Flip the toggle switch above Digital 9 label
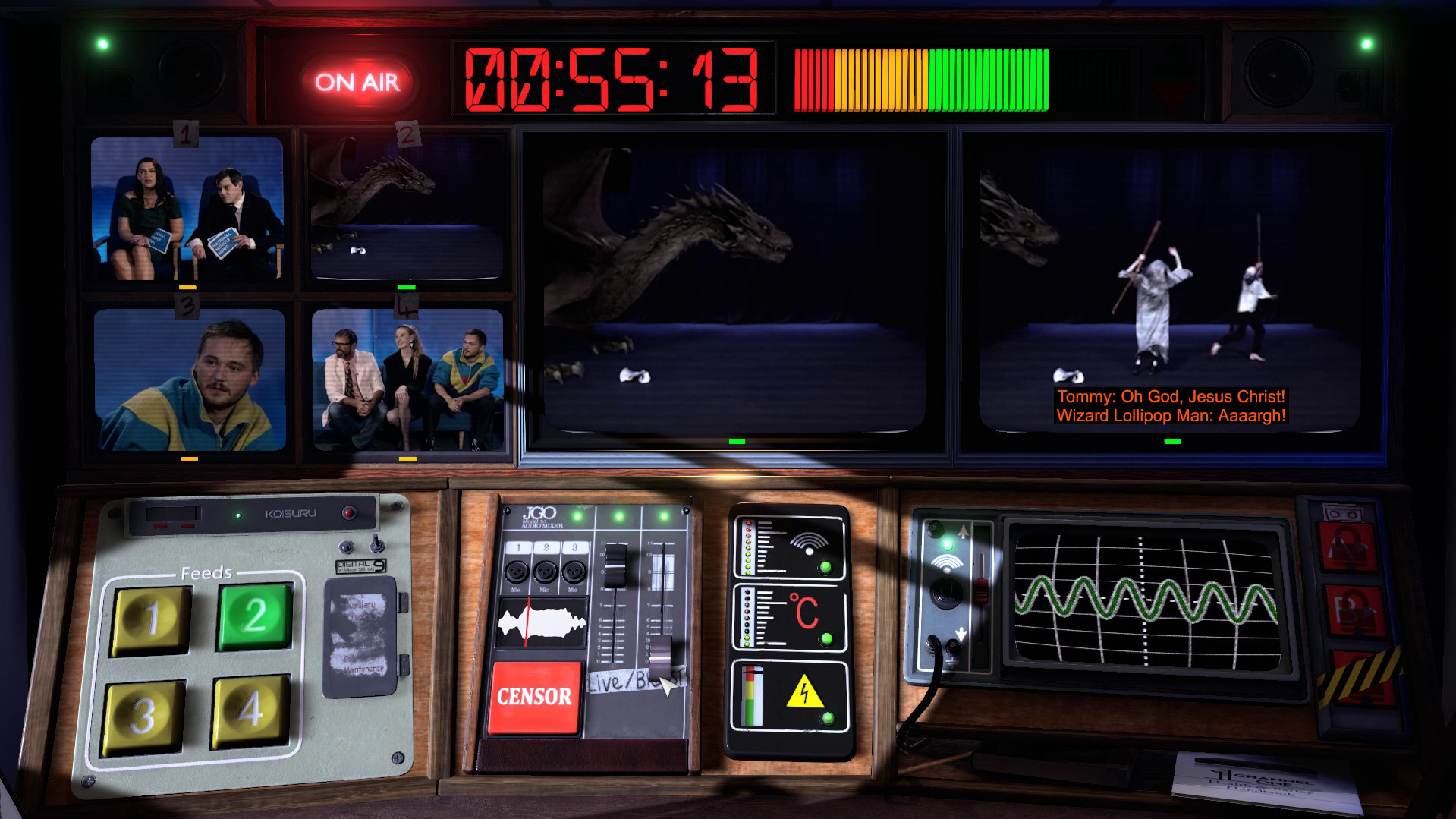This screenshot has height=819, width=1456. (x=376, y=543)
